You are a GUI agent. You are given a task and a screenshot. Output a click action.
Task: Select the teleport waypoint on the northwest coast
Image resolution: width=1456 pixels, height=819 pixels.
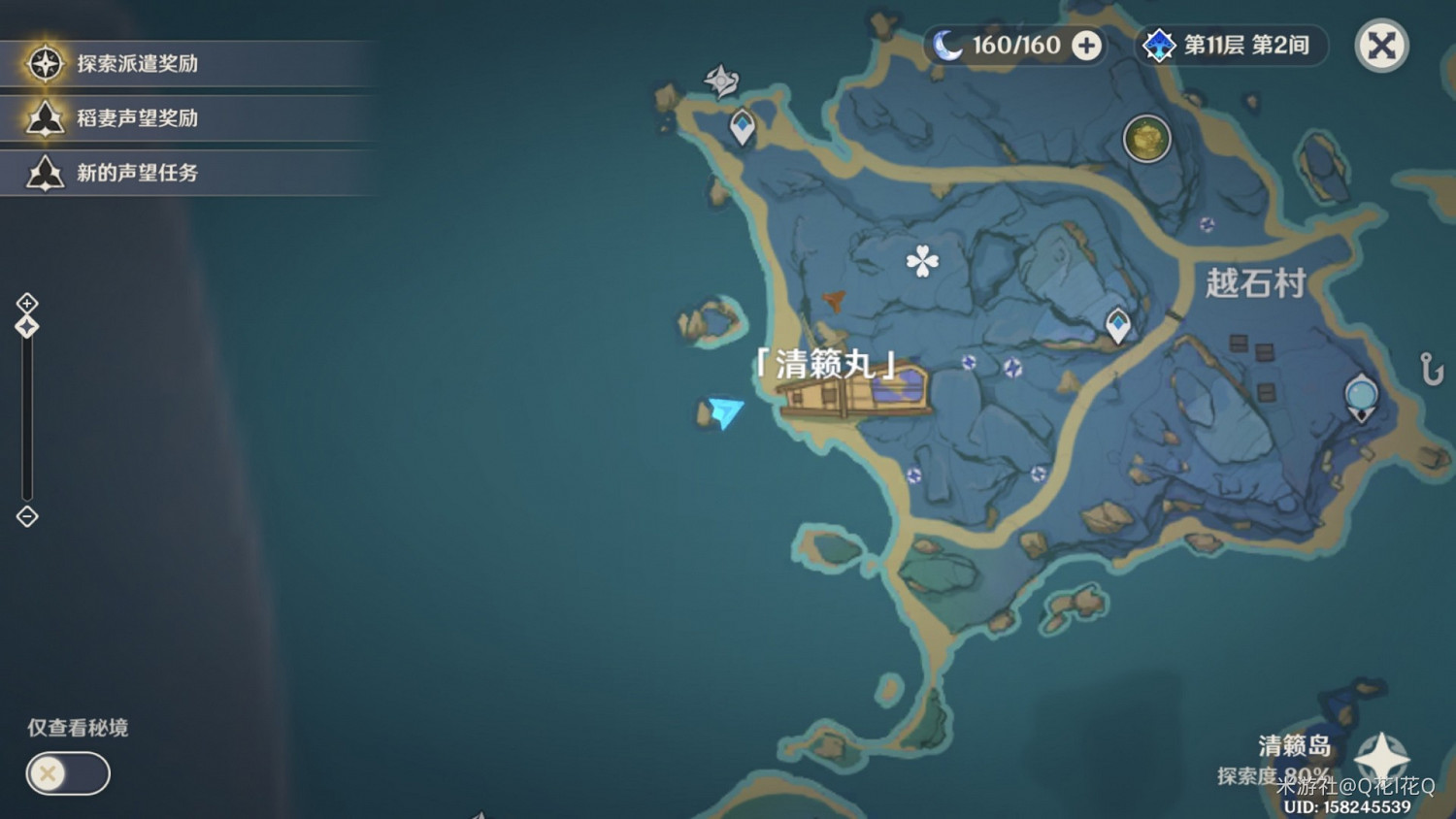point(741,124)
